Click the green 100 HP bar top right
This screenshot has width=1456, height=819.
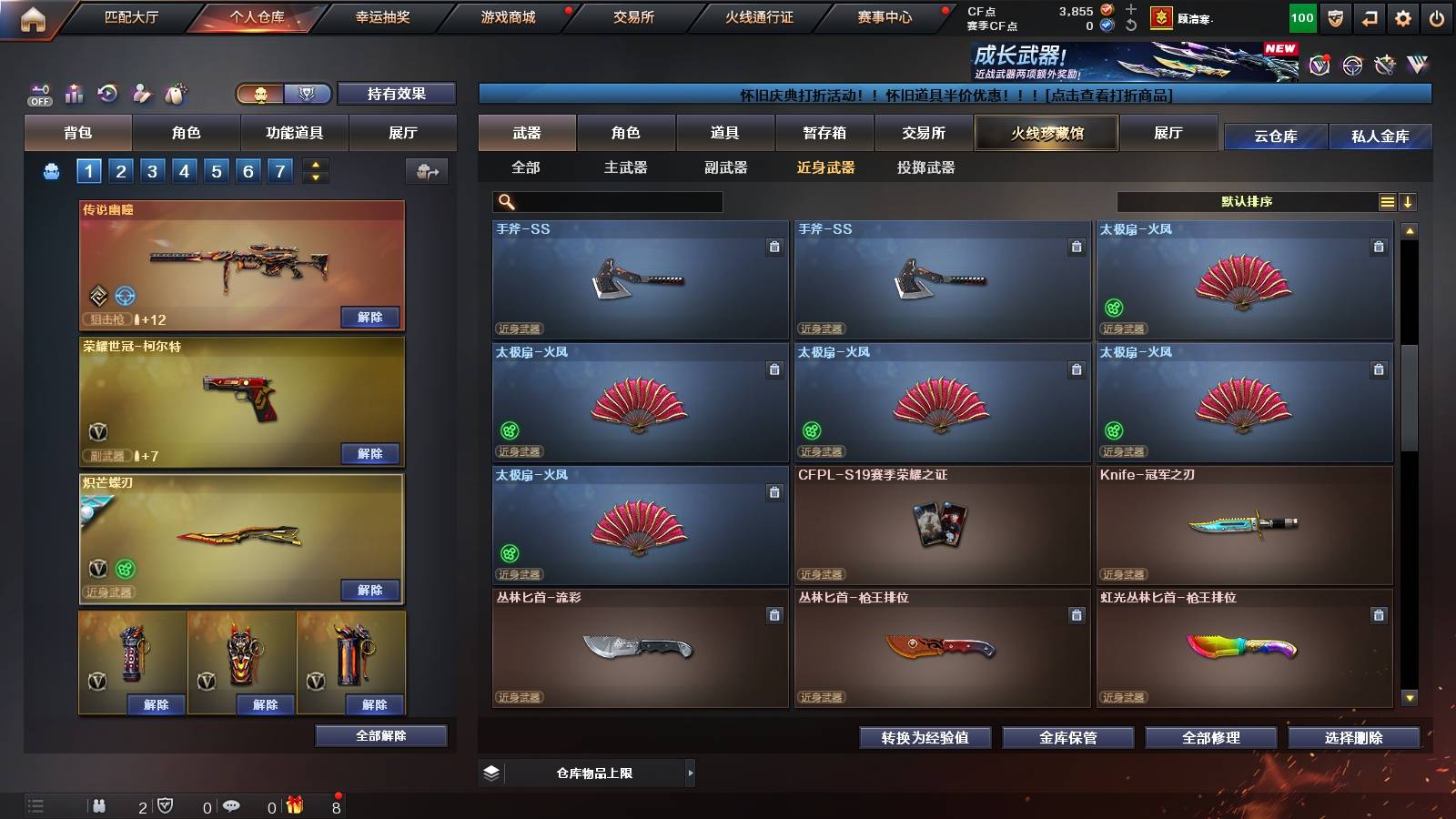point(1301,16)
